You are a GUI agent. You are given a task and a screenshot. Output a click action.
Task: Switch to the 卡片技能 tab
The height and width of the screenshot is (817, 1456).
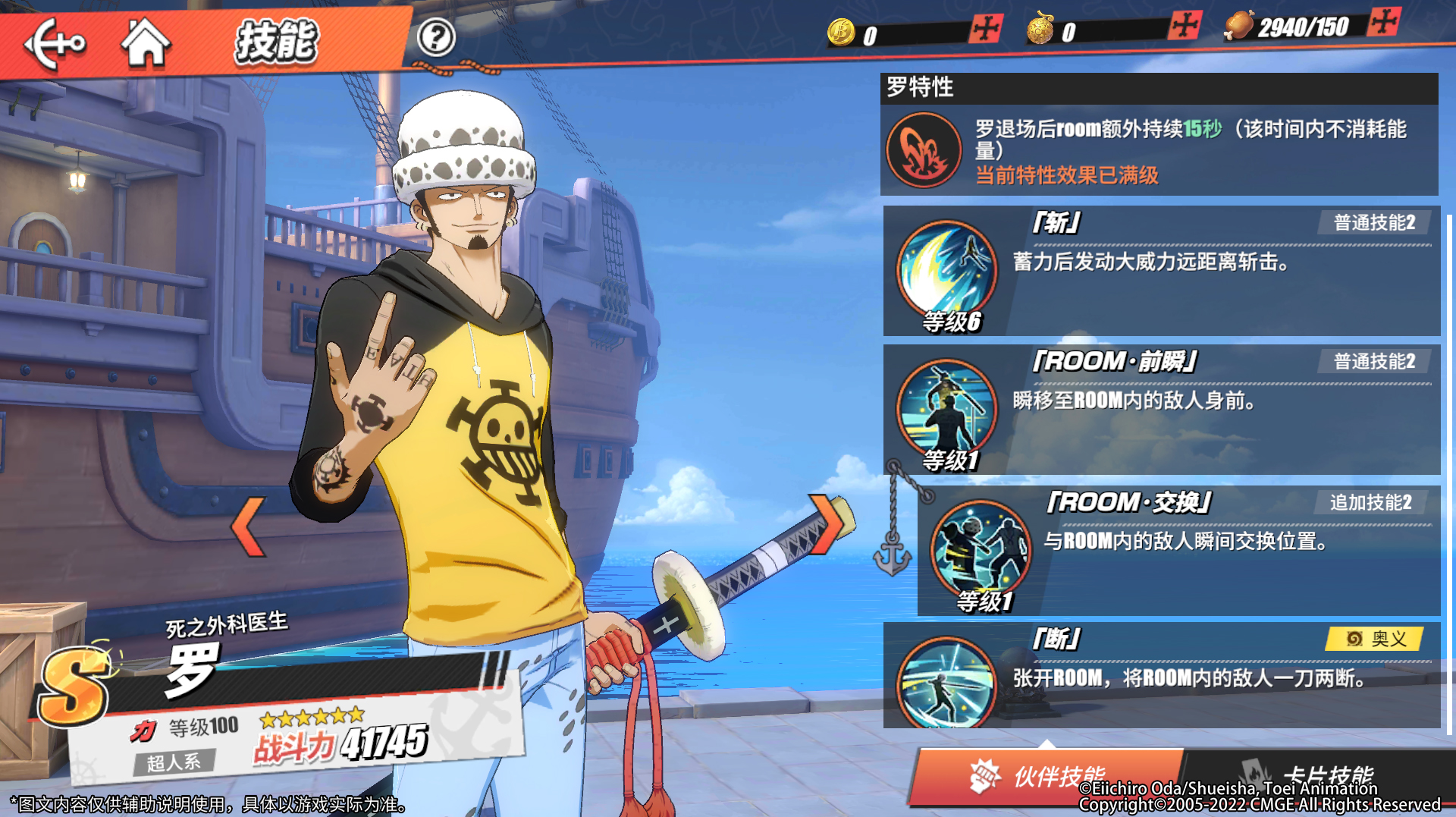1319,774
